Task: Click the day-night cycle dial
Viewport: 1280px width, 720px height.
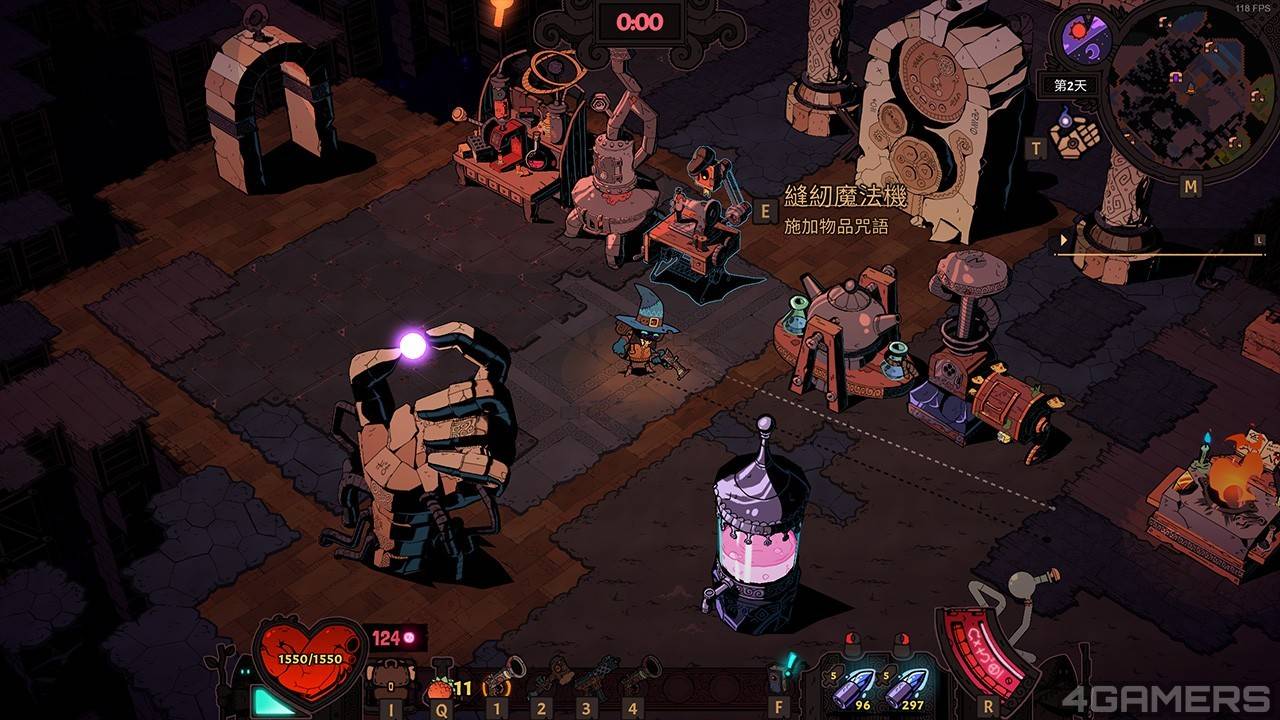Action: [x=1081, y=41]
